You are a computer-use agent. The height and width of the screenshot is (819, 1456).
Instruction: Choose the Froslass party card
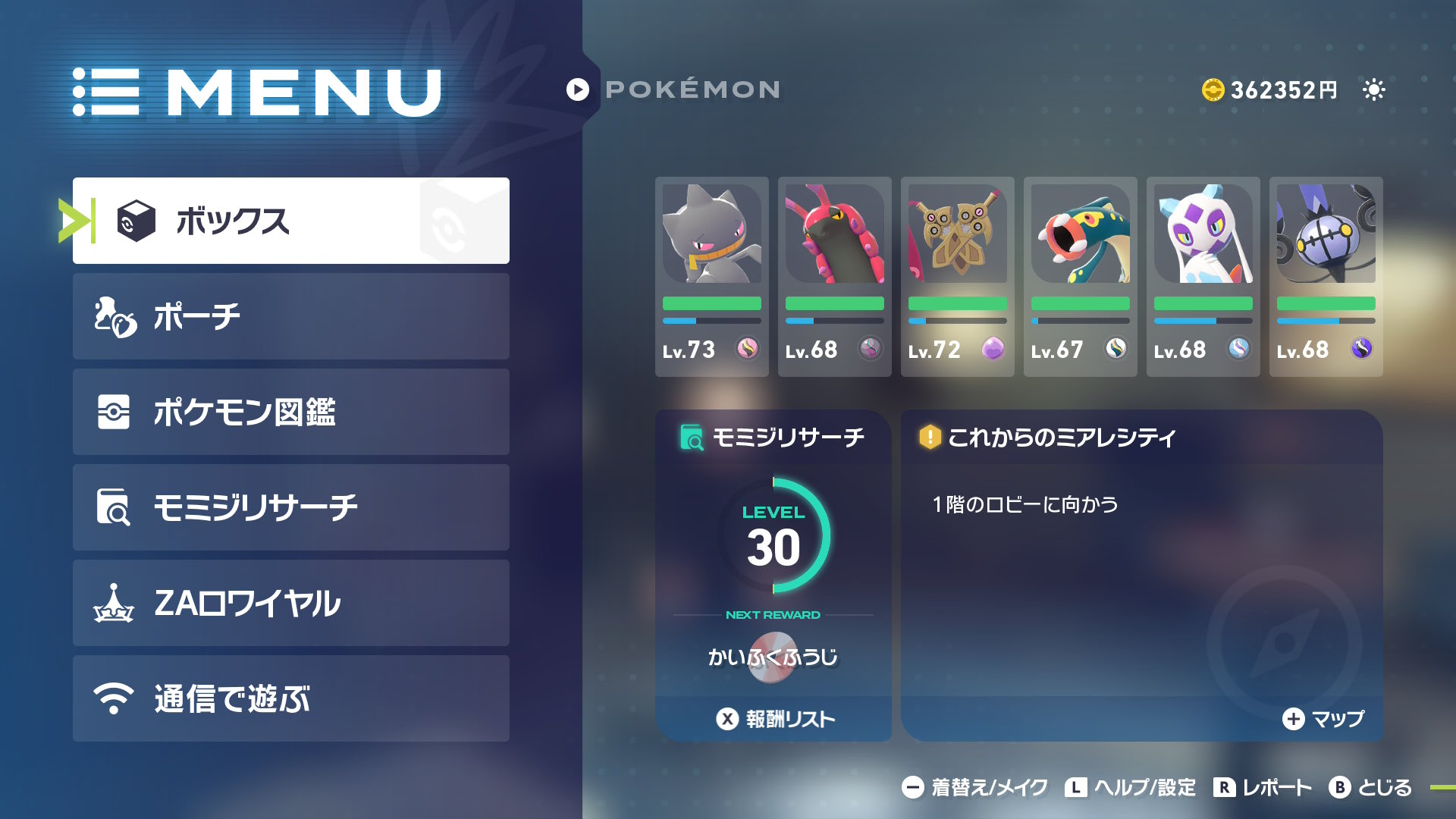pos(1203,277)
